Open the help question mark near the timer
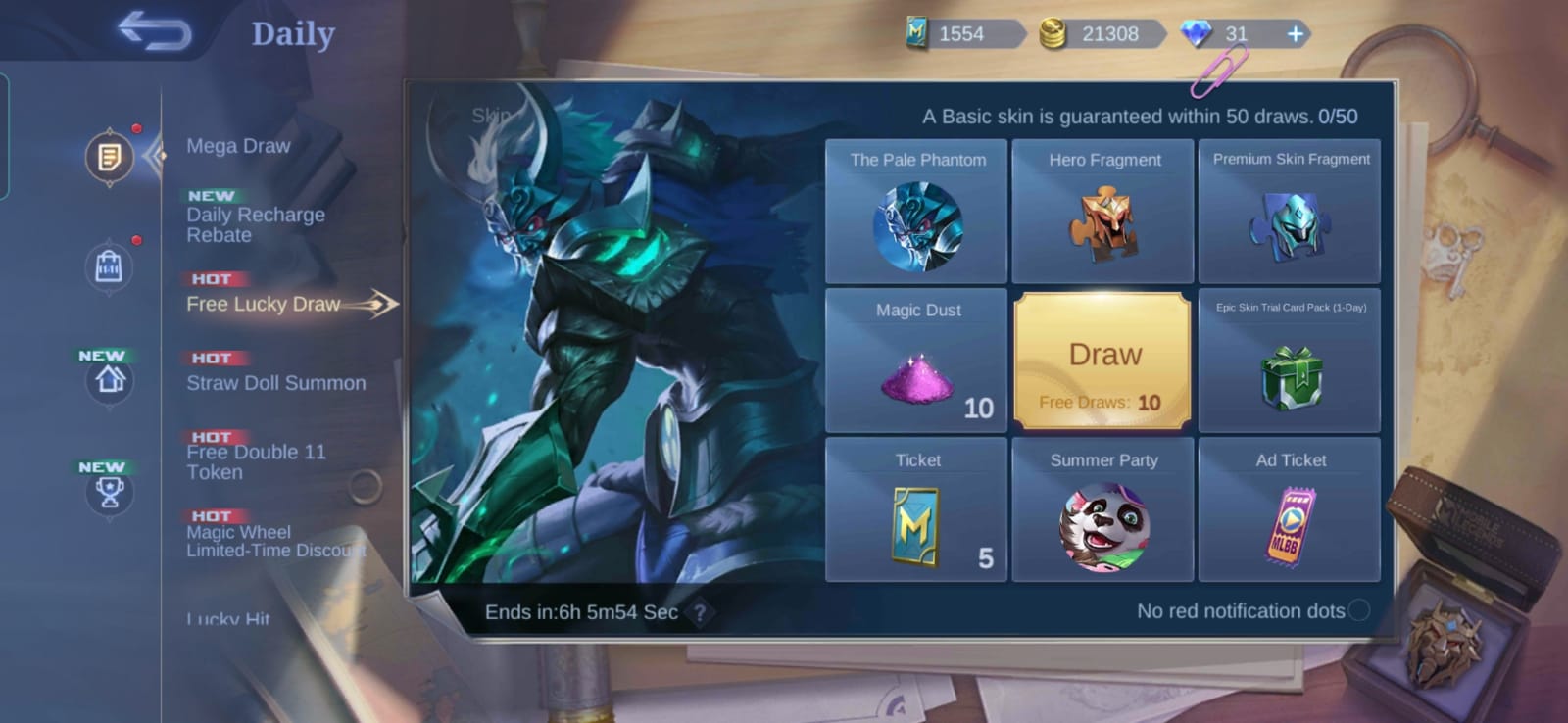This screenshot has width=1568, height=723. click(699, 611)
